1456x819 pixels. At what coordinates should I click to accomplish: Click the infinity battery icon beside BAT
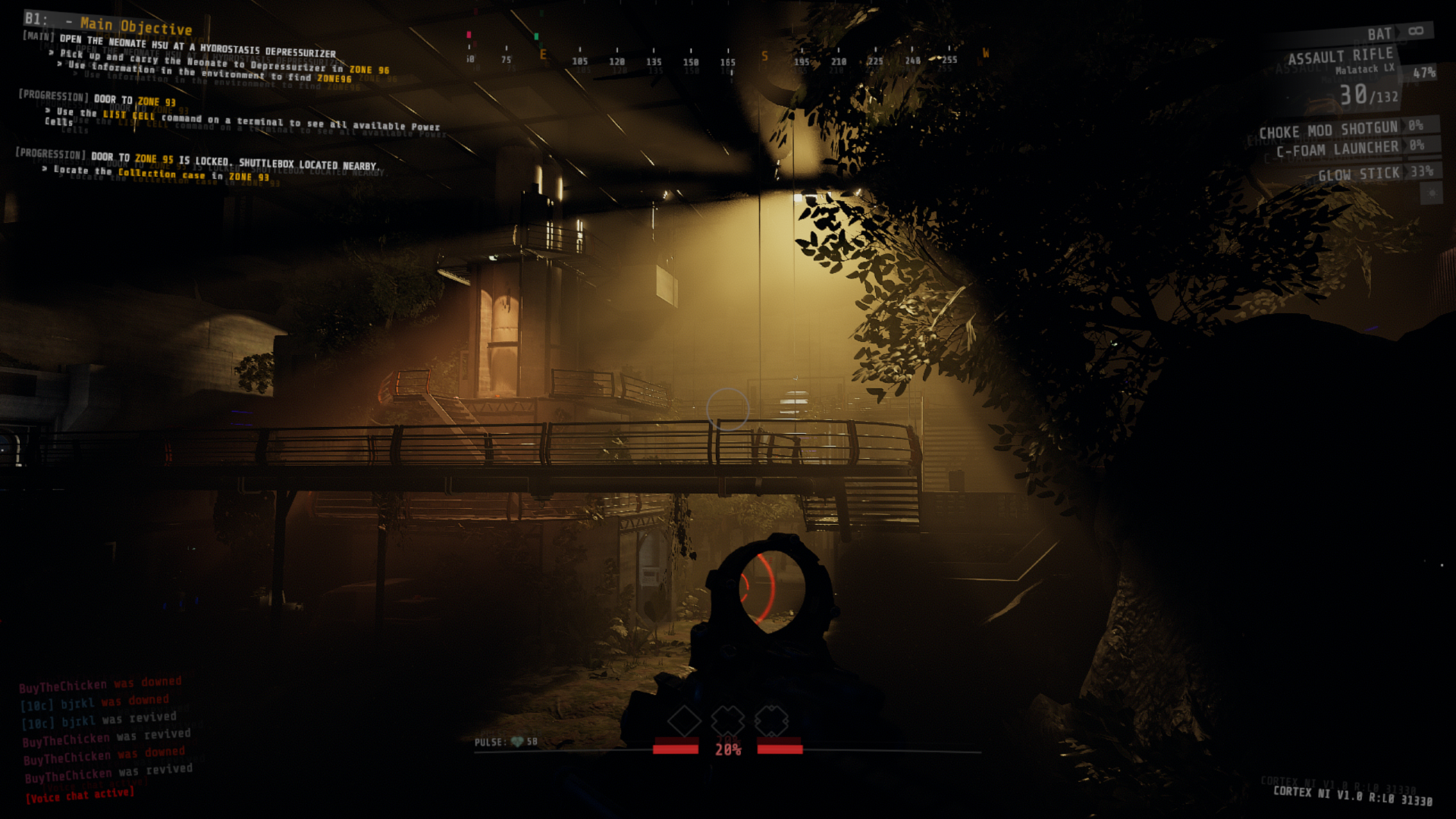pyautogui.click(x=1417, y=33)
